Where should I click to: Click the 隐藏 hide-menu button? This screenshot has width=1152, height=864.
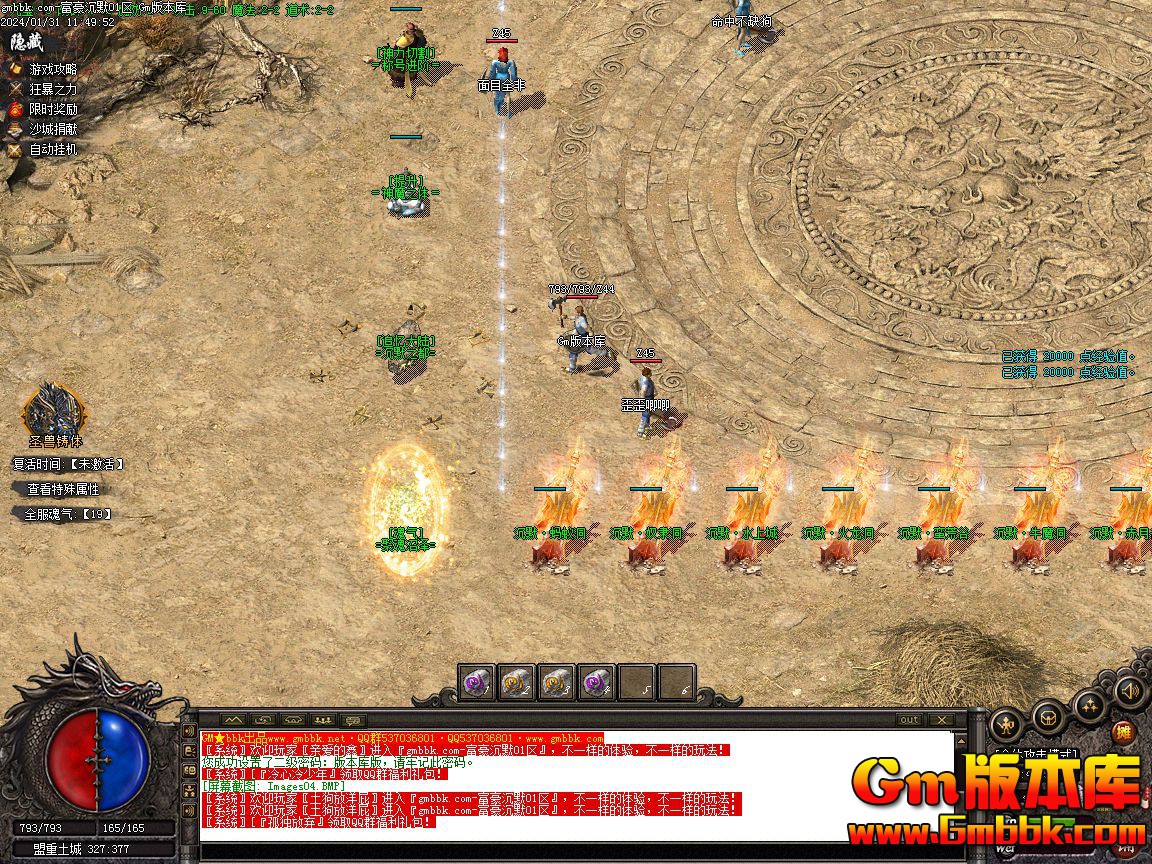(28, 42)
